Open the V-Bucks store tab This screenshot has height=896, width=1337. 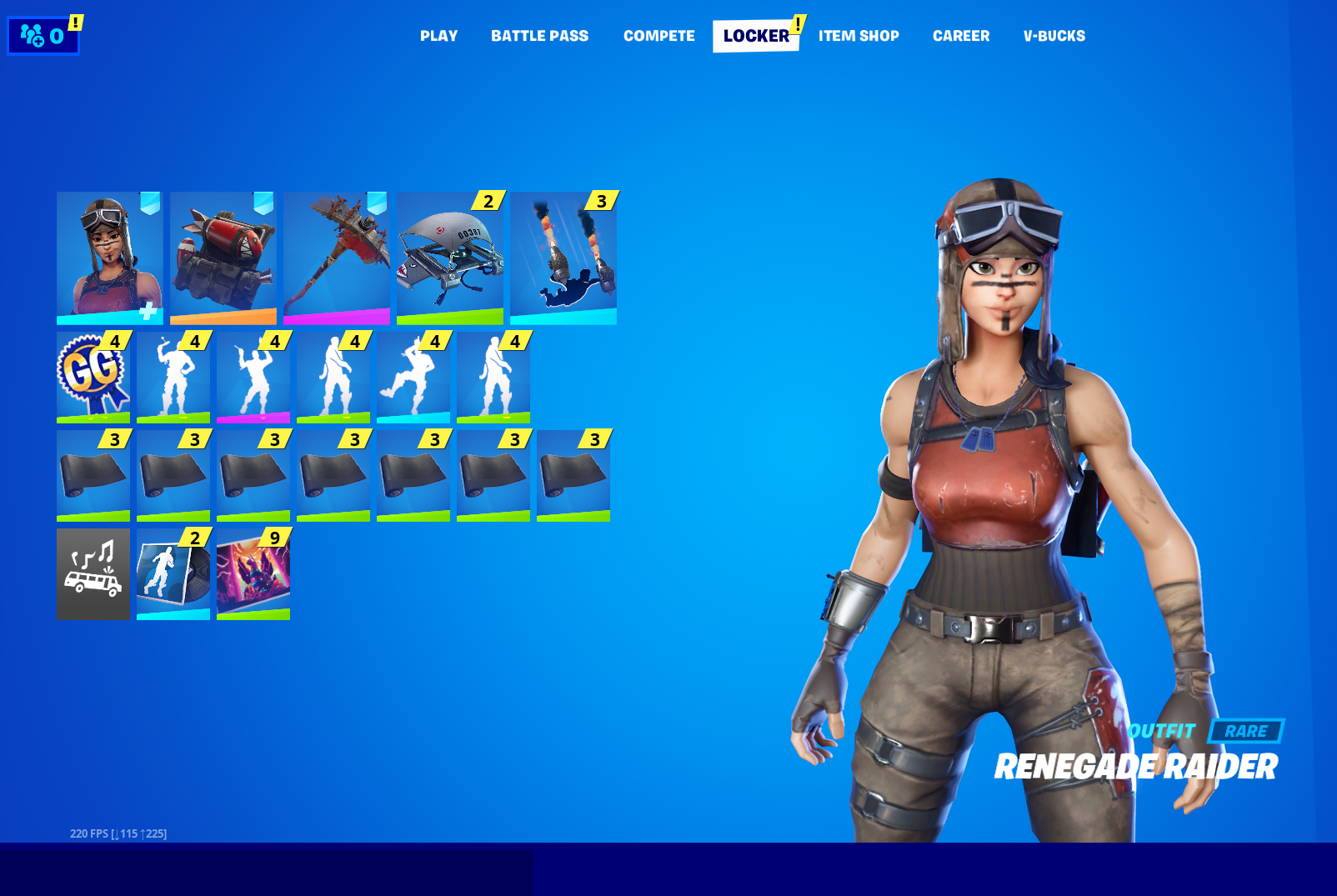click(x=1054, y=36)
